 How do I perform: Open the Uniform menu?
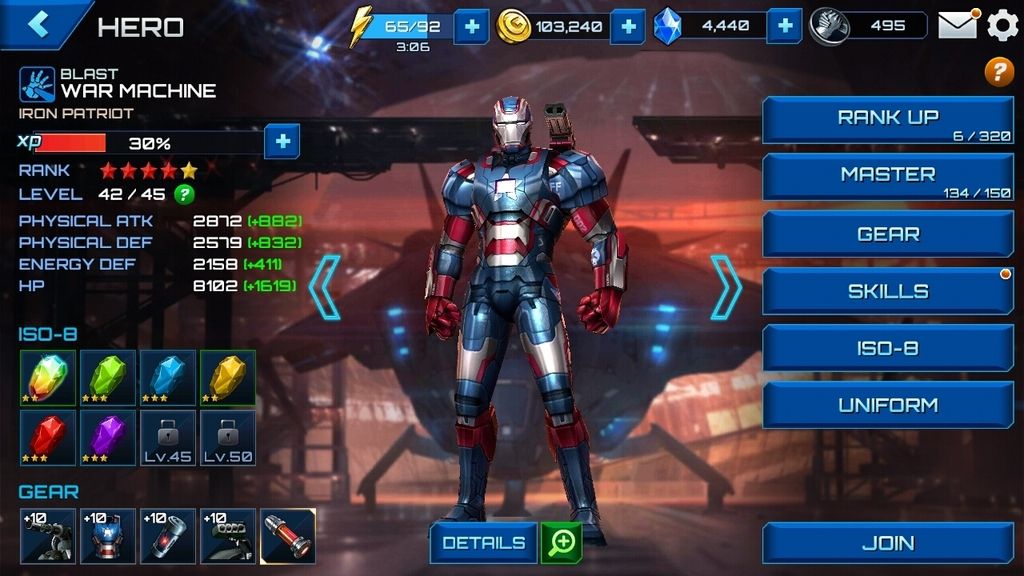(888, 405)
